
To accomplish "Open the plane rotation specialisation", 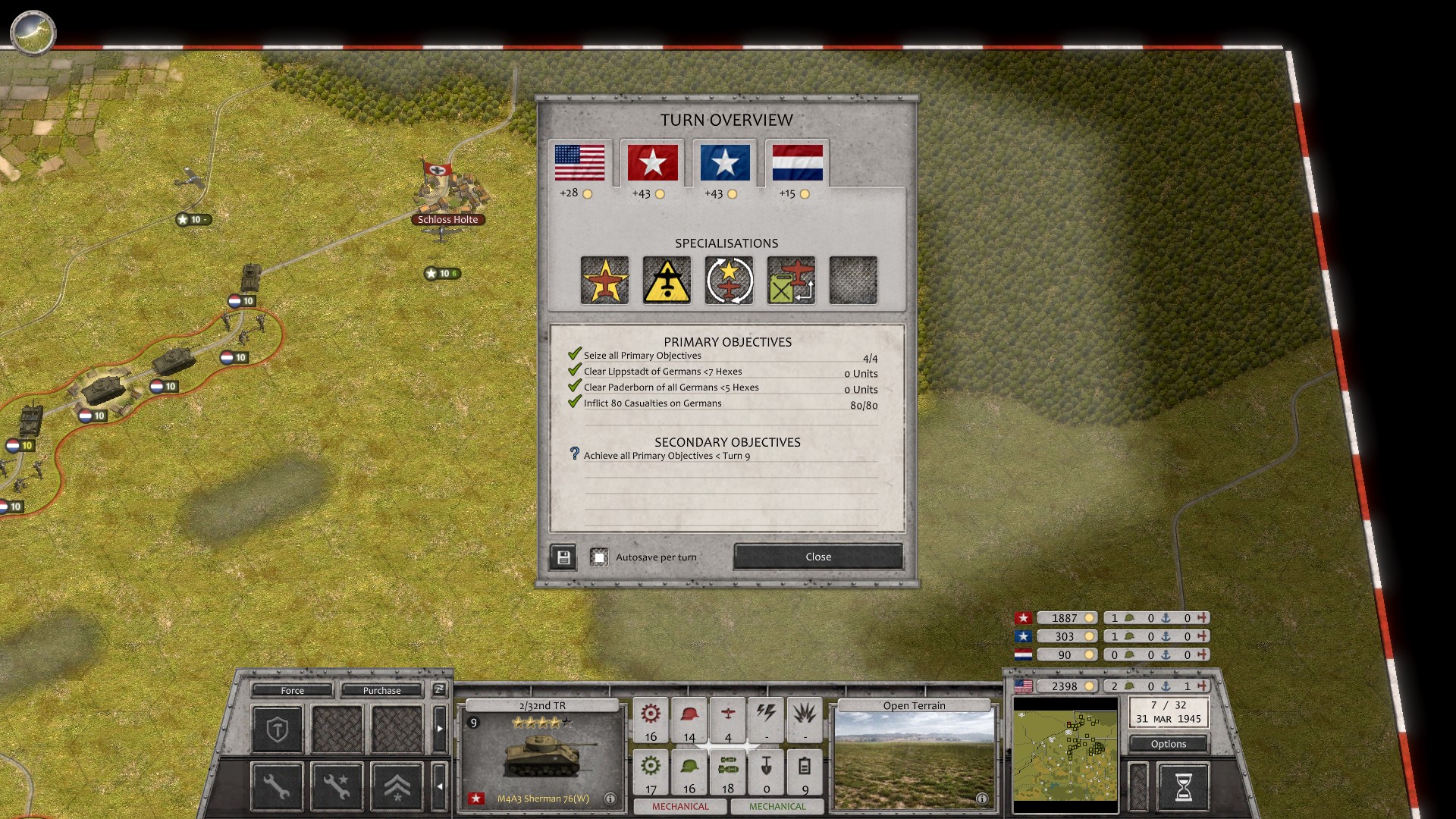I will coord(729,280).
